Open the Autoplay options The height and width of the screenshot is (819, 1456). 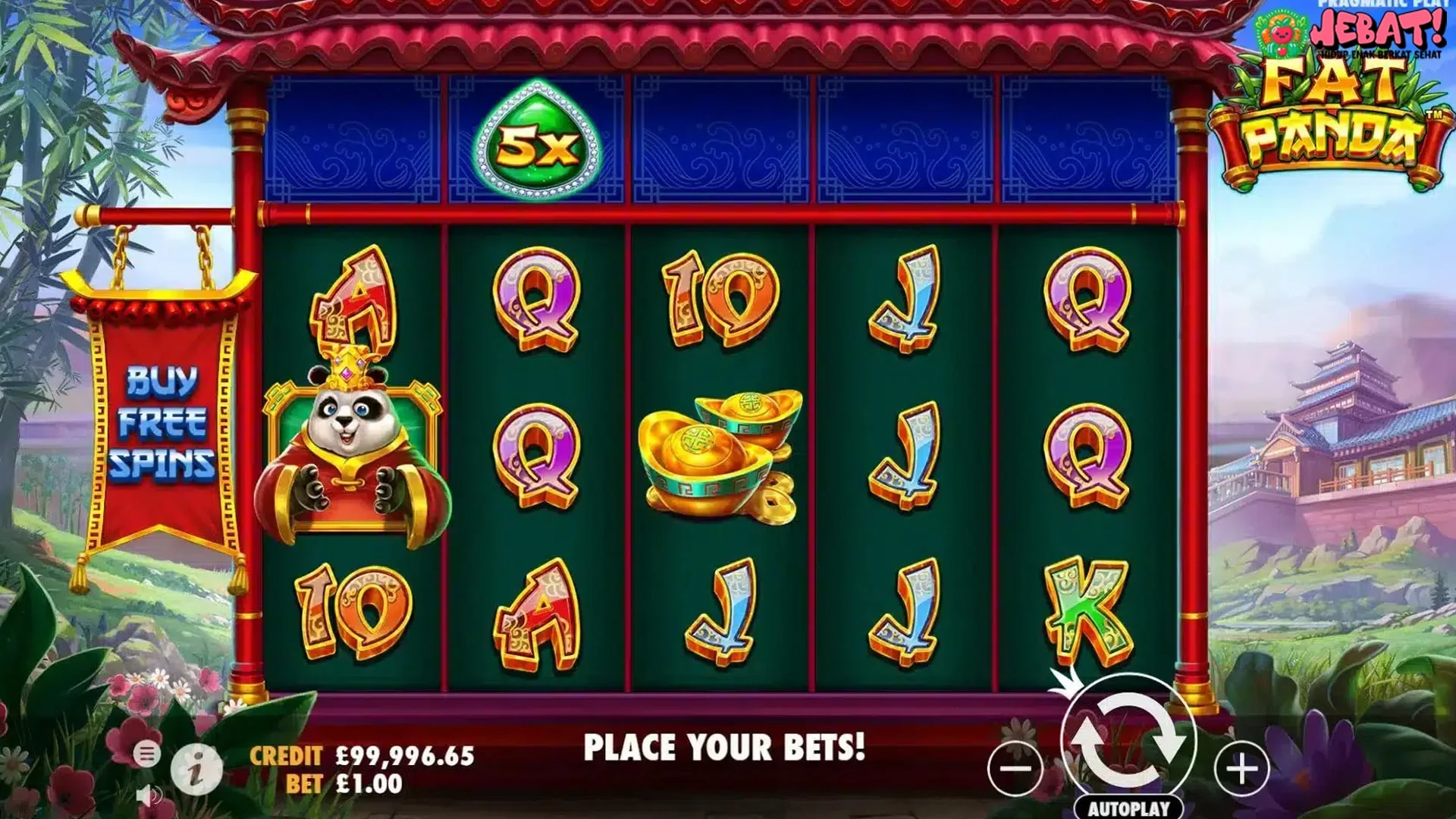pyautogui.click(x=1128, y=808)
